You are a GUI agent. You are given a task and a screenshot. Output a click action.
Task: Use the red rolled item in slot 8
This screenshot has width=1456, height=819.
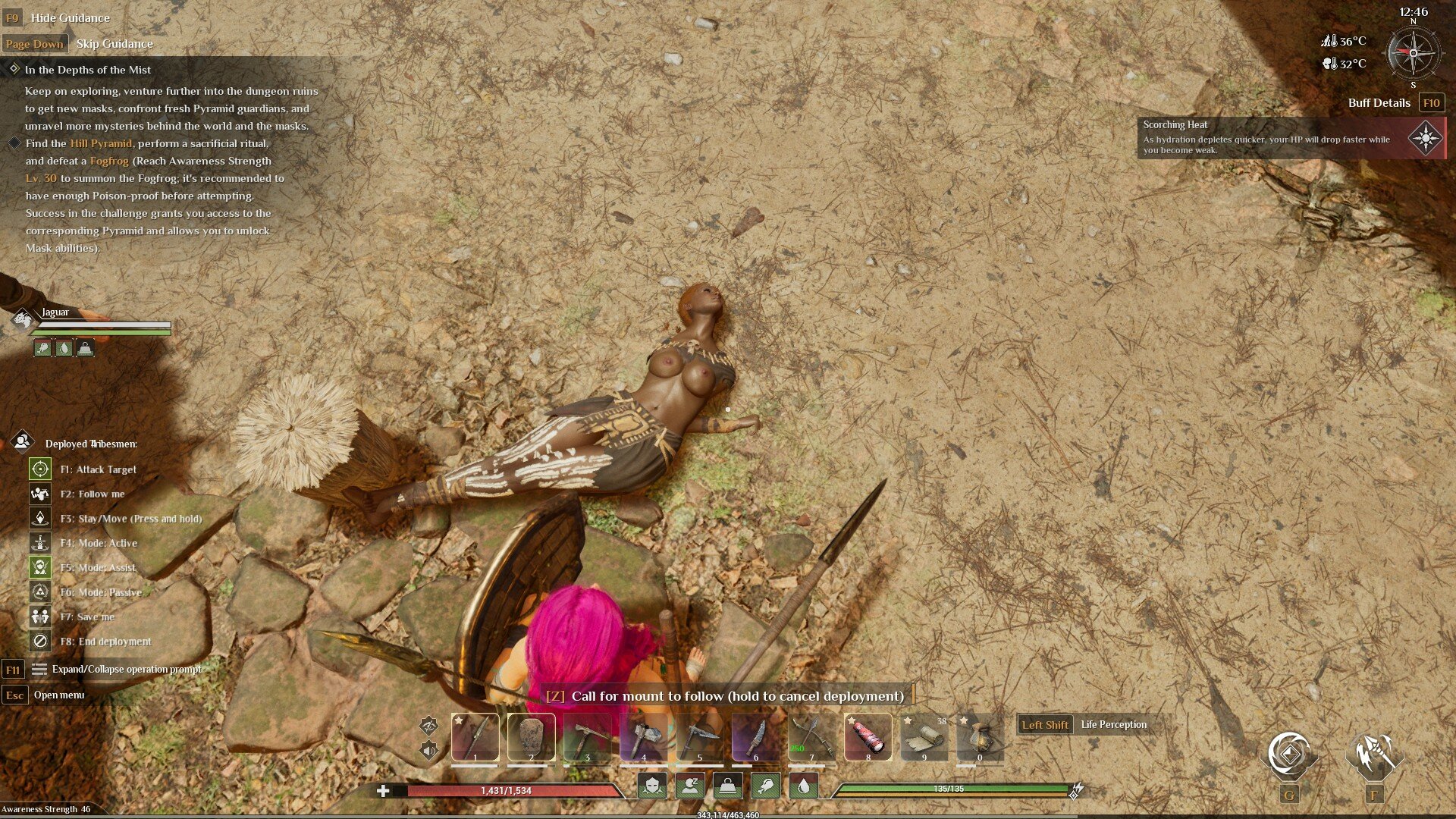pyautogui.click(x=868, y=736)
